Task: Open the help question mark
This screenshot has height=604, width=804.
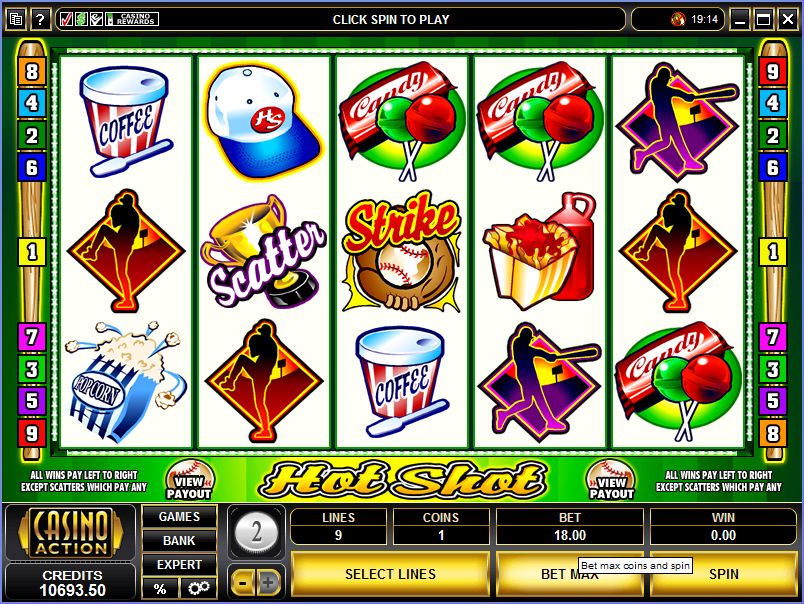Action: click(41, 19)
